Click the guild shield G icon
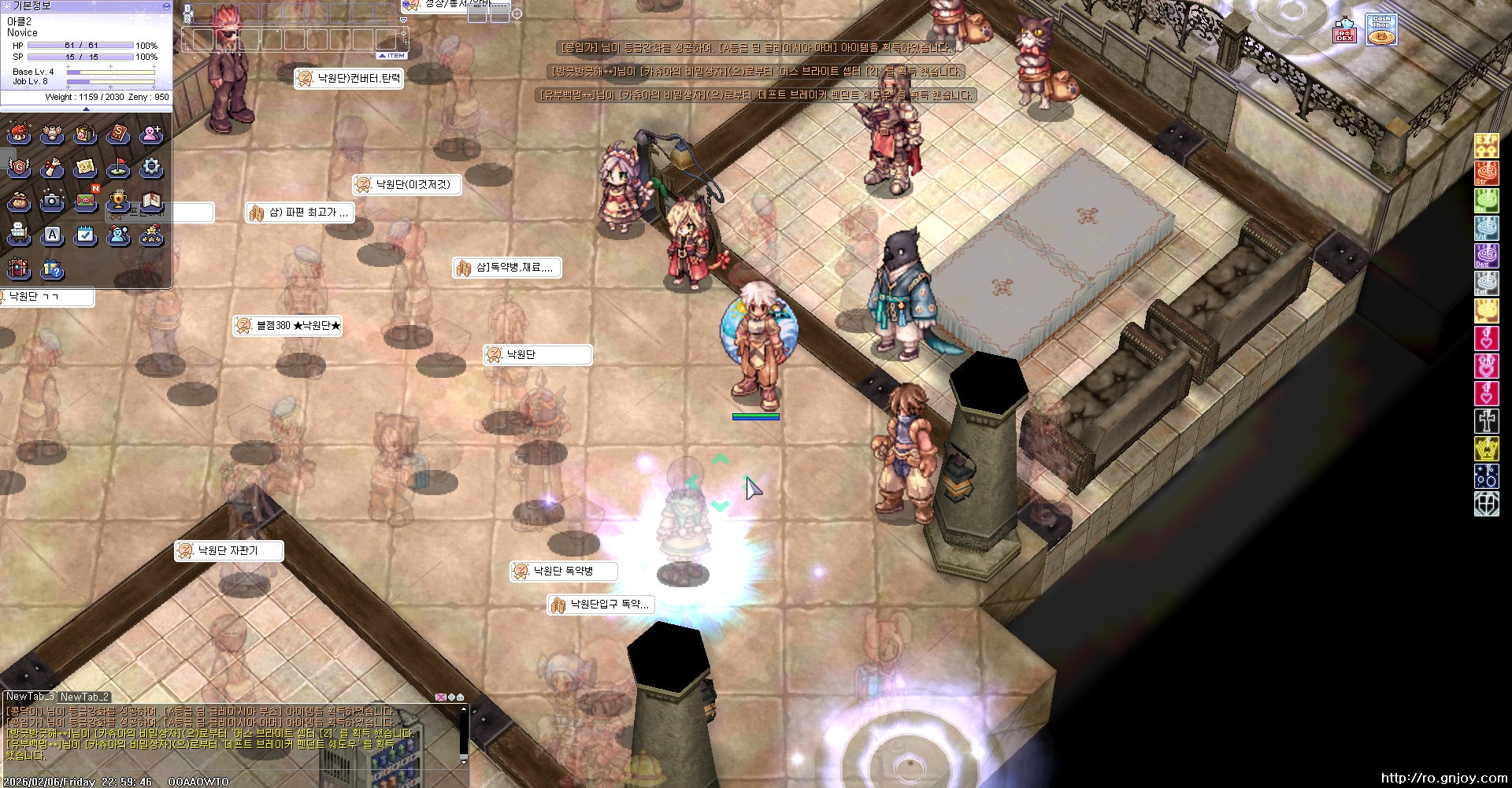 (x=19, y=168)
